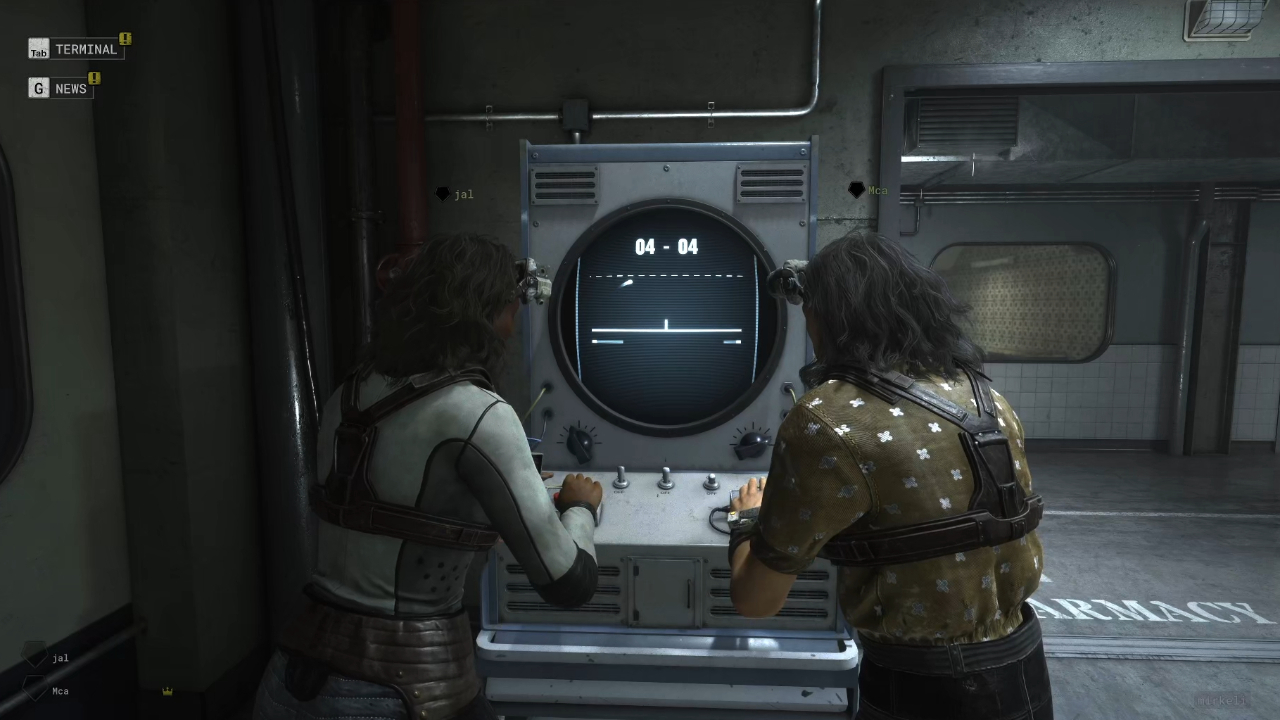Image resolution: width=1280 pixels, height=720 pixels.
Task: Adjust the left rotary dial on the console
Action: pos(578,442)
